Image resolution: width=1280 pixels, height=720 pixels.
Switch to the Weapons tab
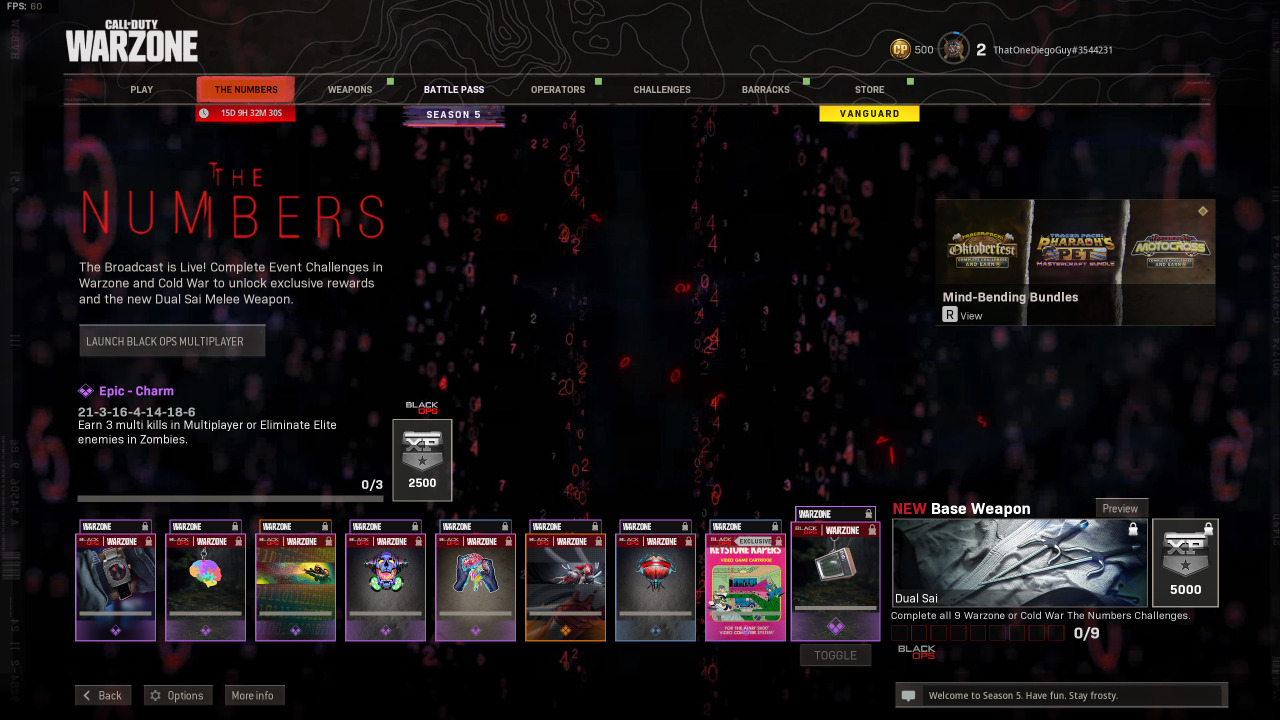point(351,89)
